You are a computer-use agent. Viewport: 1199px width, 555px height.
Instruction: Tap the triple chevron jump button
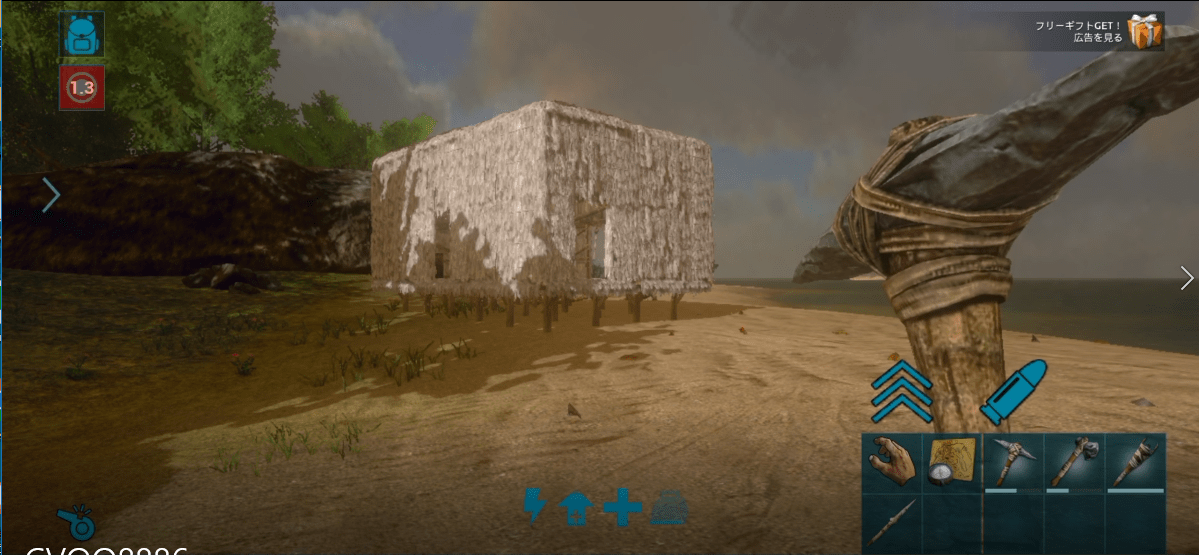(901, 390)
